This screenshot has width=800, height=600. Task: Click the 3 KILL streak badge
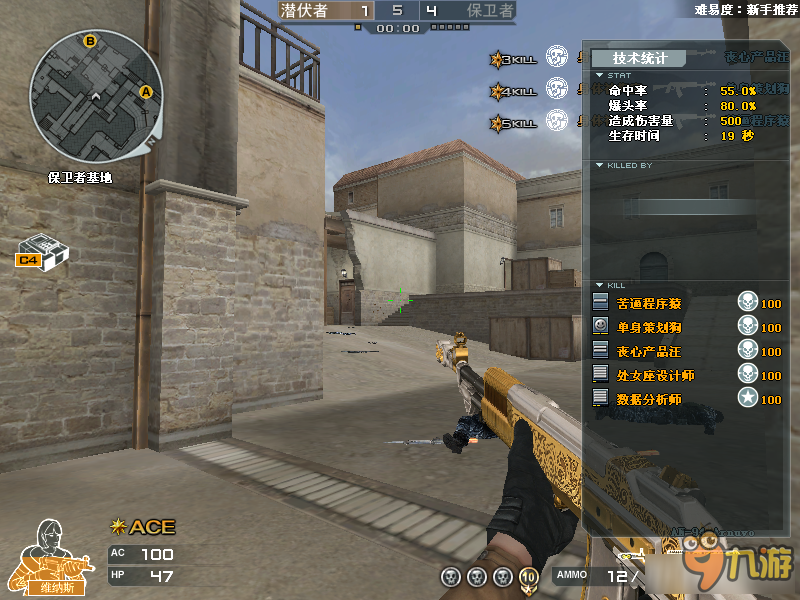point(514,60)
